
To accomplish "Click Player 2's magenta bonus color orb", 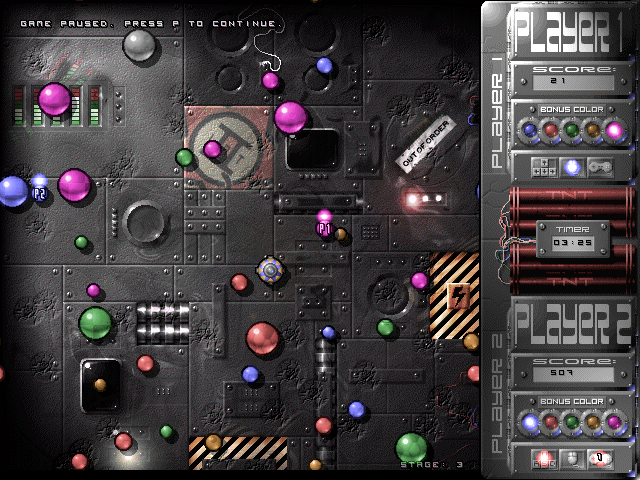I will click(614, 422).
